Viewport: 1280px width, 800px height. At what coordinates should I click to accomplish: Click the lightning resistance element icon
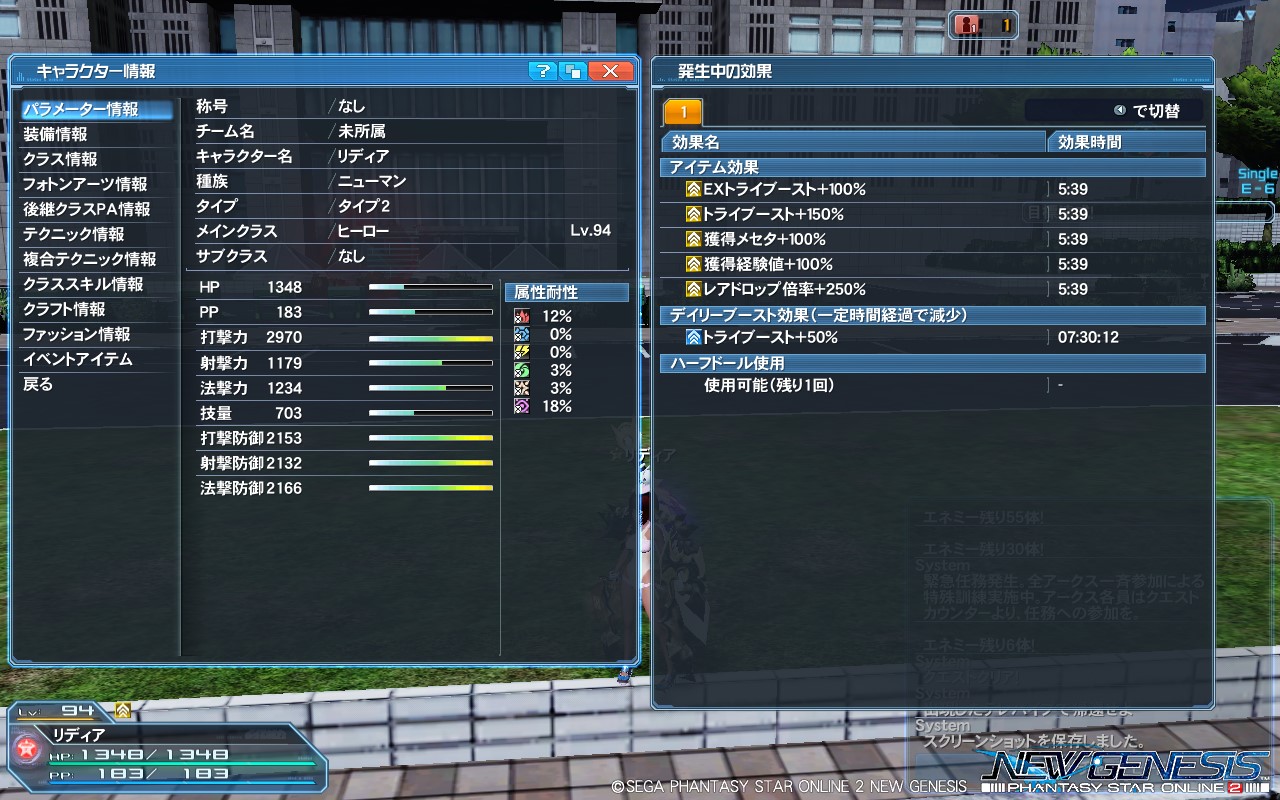click(520, 352)
